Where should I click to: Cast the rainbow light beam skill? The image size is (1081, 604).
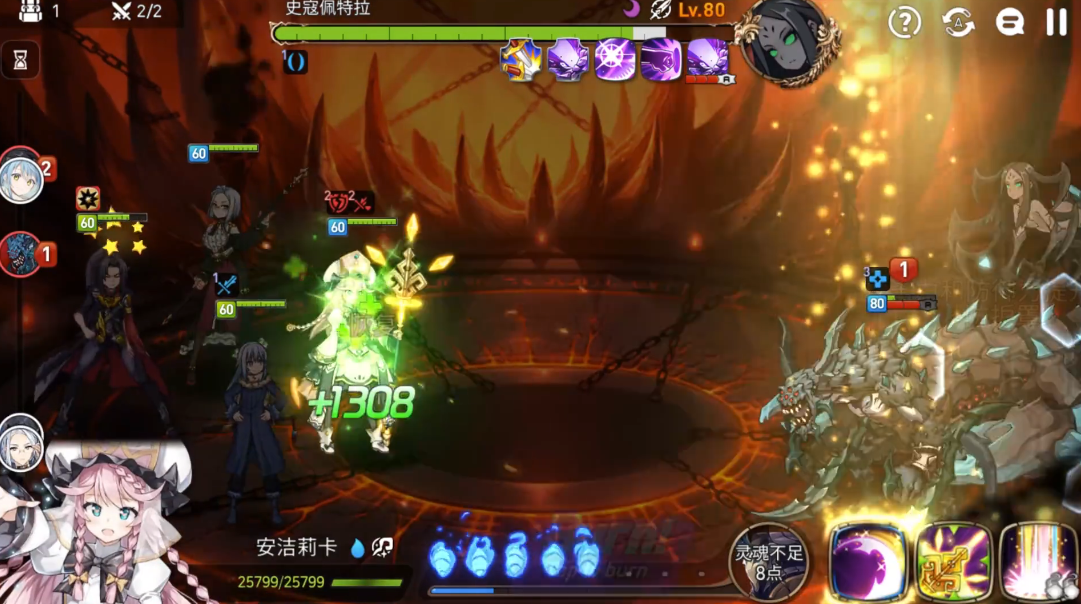(1040, 562)
